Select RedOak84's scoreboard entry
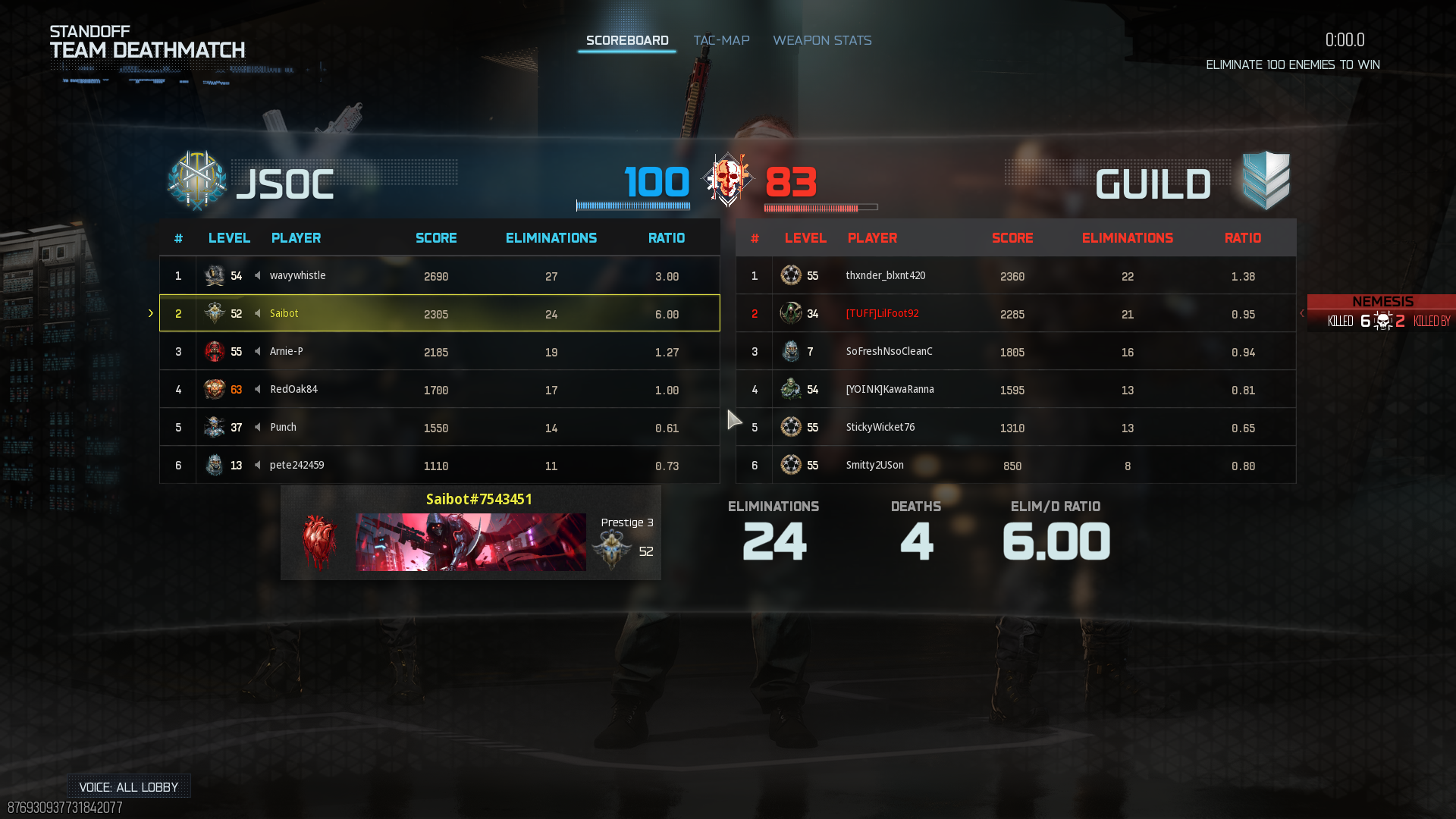1456x819 pixels. (x=440, y=389)
